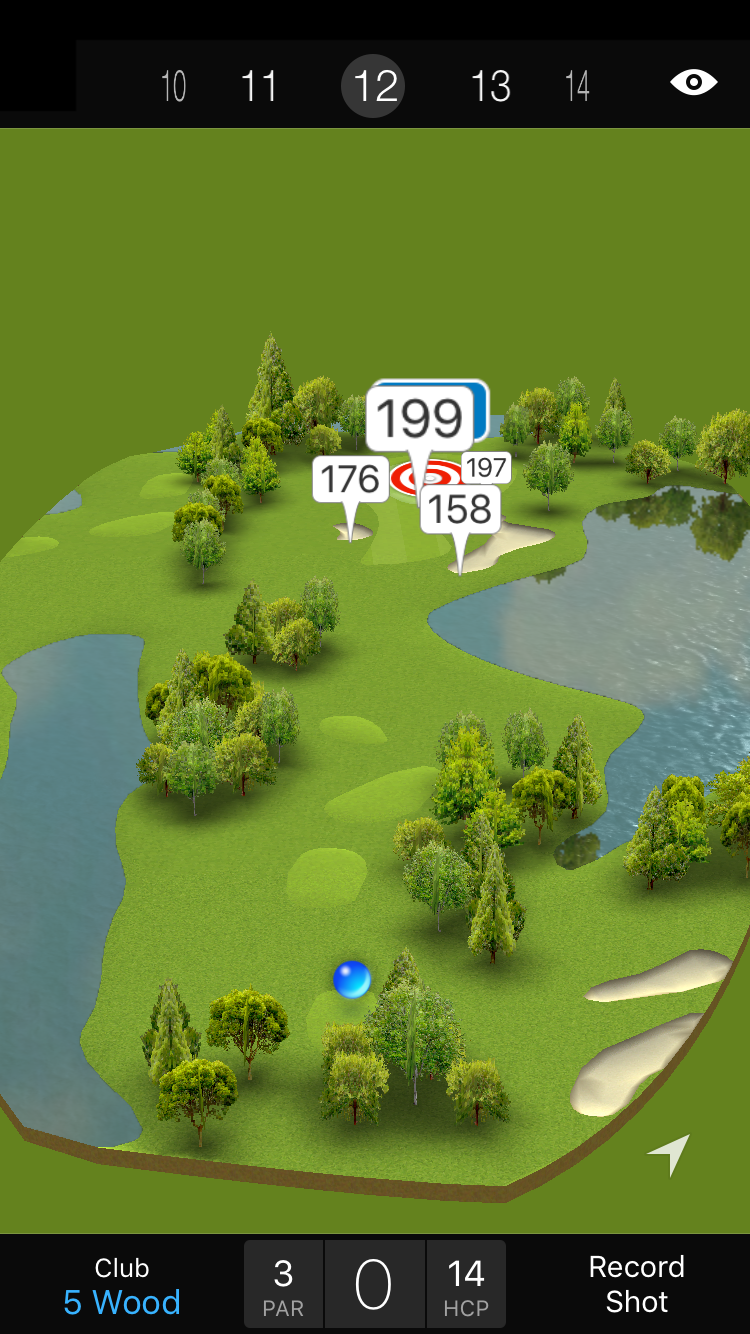Tap Record Shot
This screenshot has width=750, height=1334.
tap(636, 1284)
